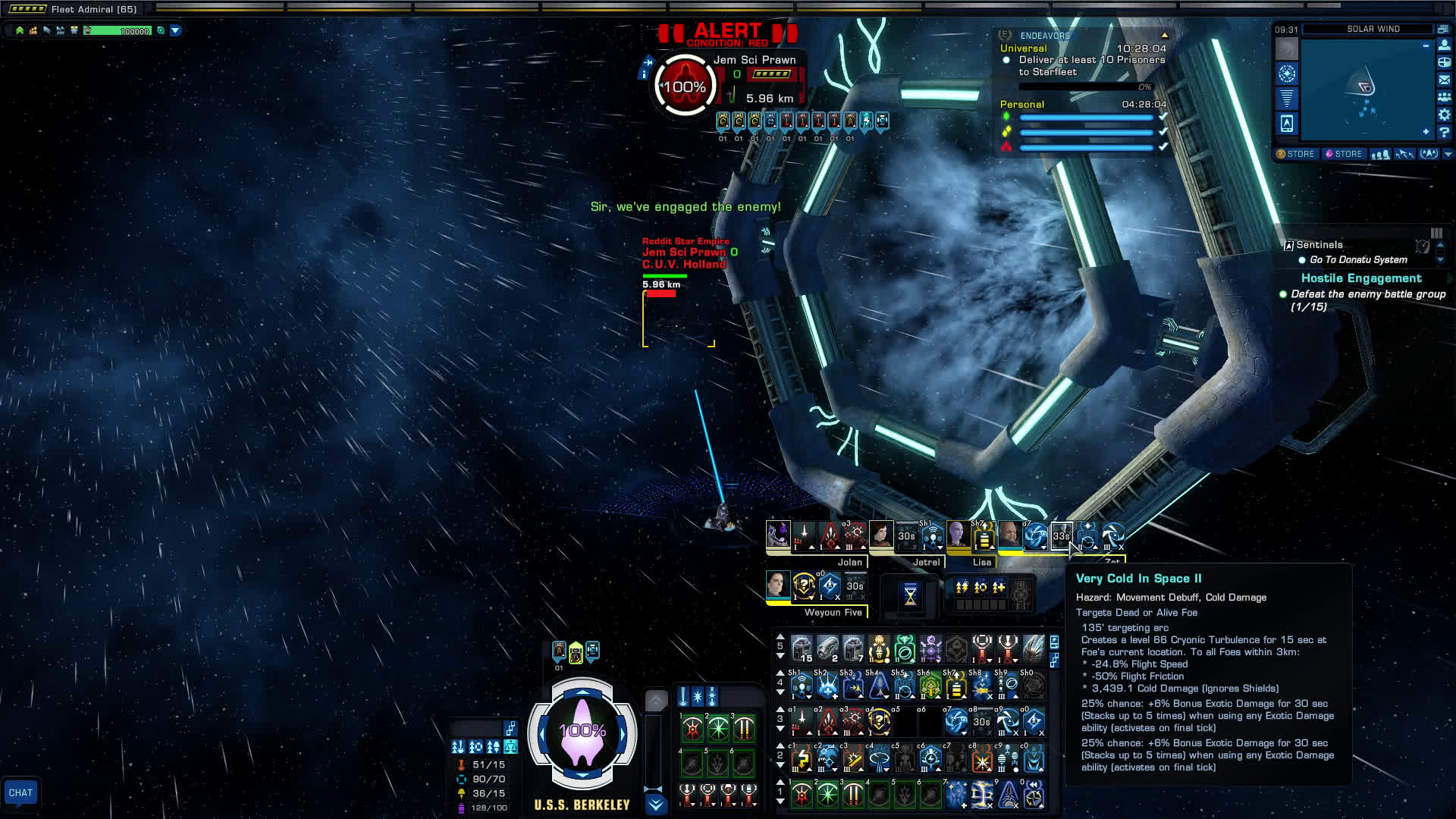Click the full-stop double chevron throttle button
This screenshot has height=819, width=1456.
657,805
